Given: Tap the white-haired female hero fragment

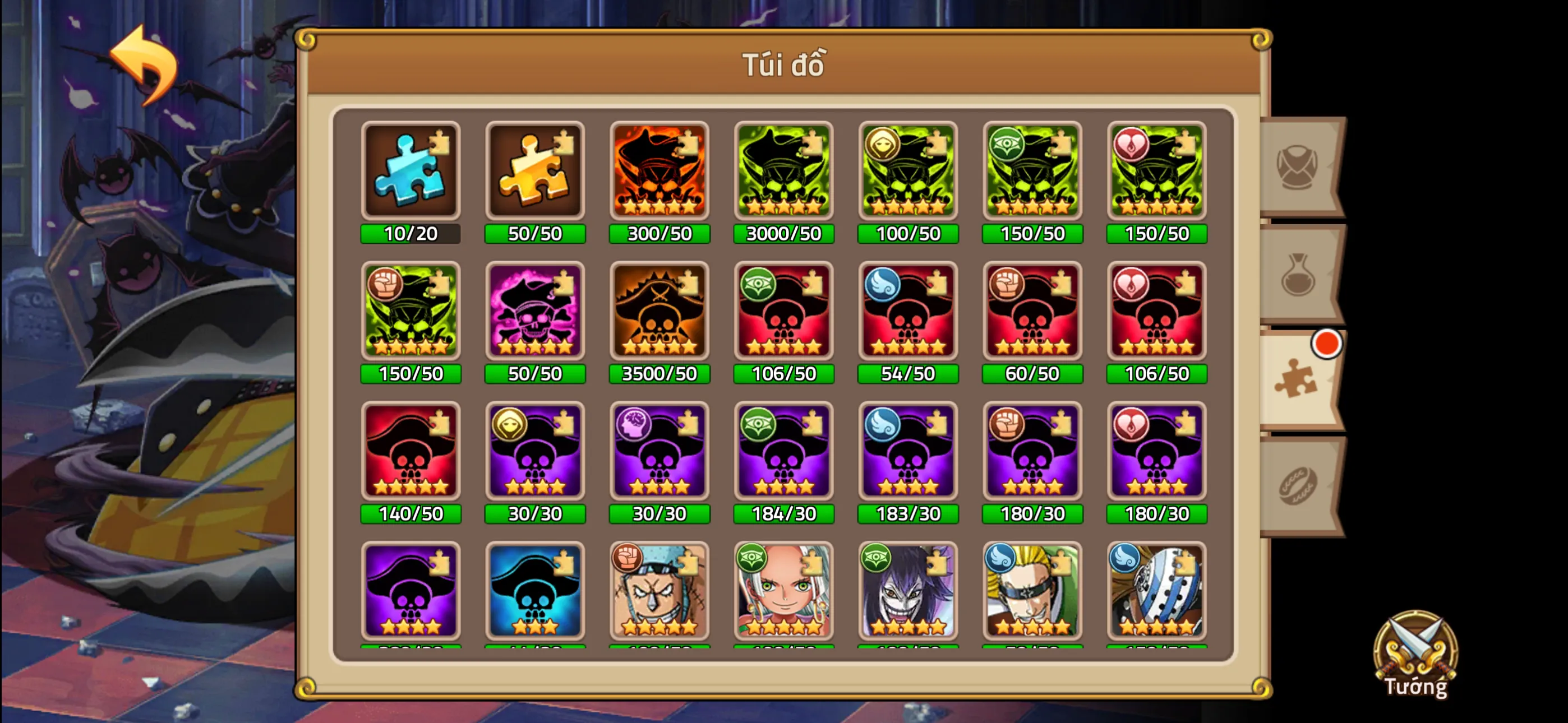Looking at the screenshot, I should coord(784,591).
